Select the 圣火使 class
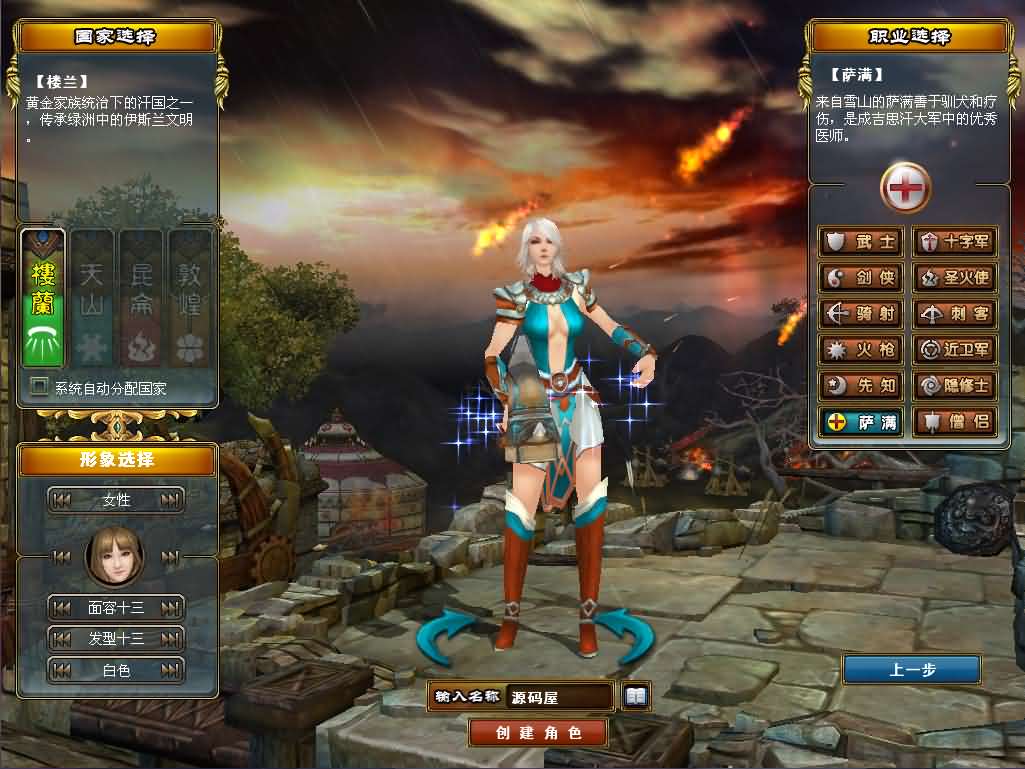Viewport: 1025px width, 769px height. (955, 278)
